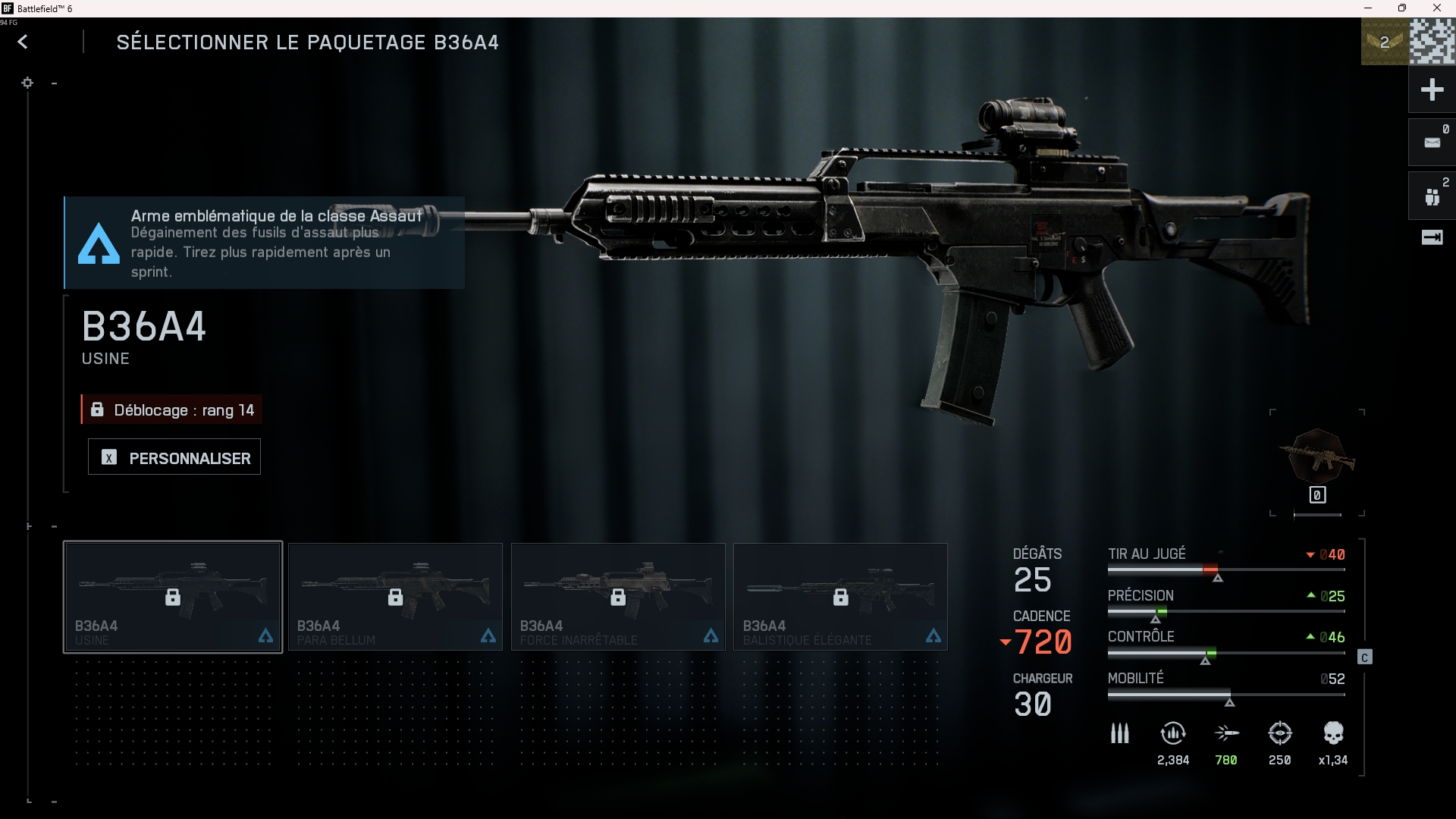Click the arrow panel toggle icon
This screenshot has height=819, width=1456.
[x=1432, y=238]
